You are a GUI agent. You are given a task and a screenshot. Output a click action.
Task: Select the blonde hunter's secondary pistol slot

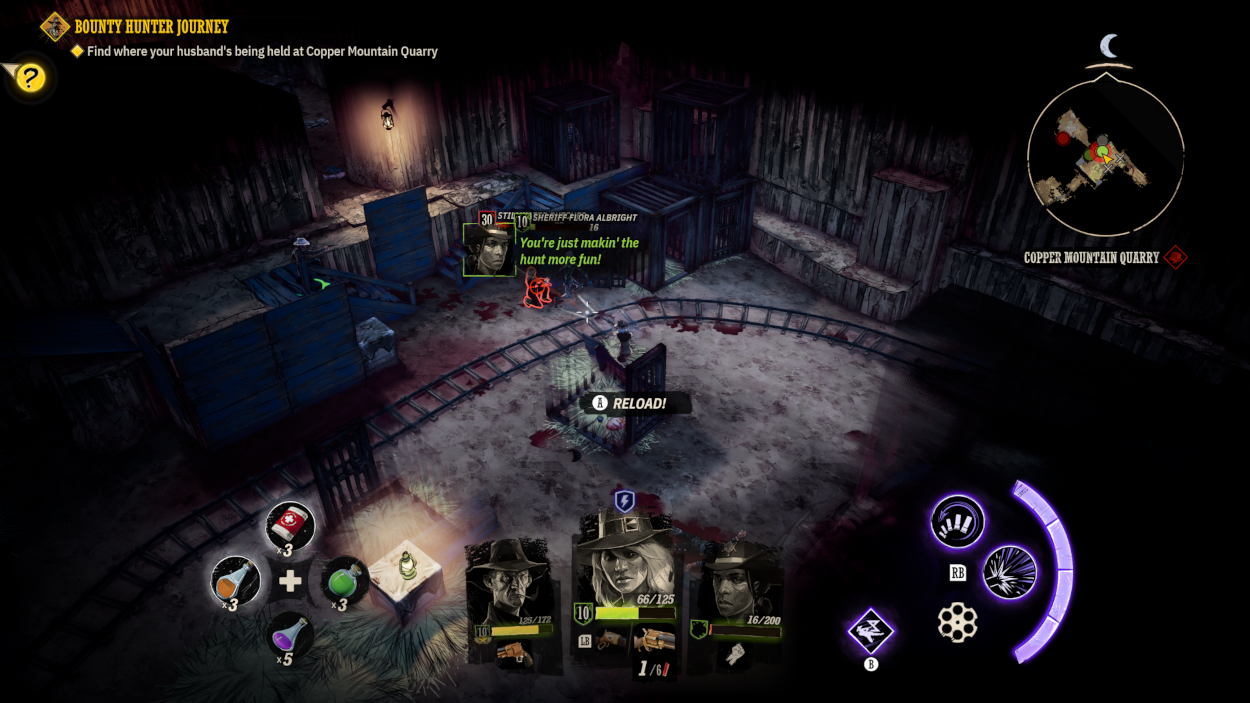coord(608,640)
